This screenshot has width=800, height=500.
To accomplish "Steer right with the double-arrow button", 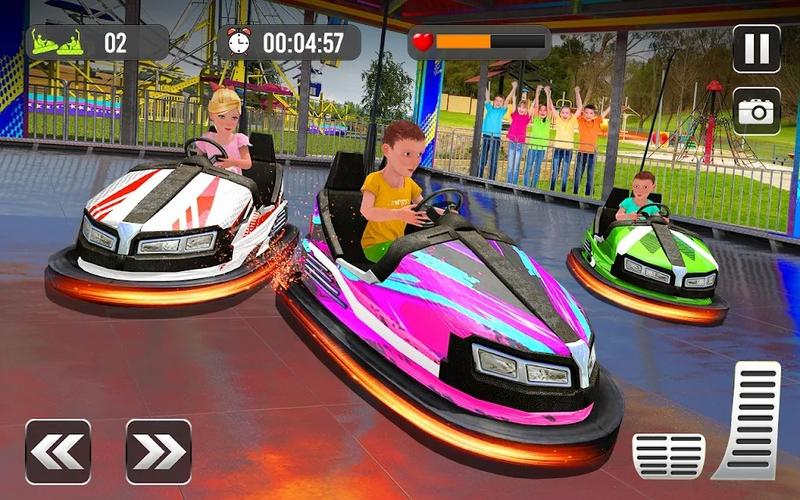I will point(158,451).
